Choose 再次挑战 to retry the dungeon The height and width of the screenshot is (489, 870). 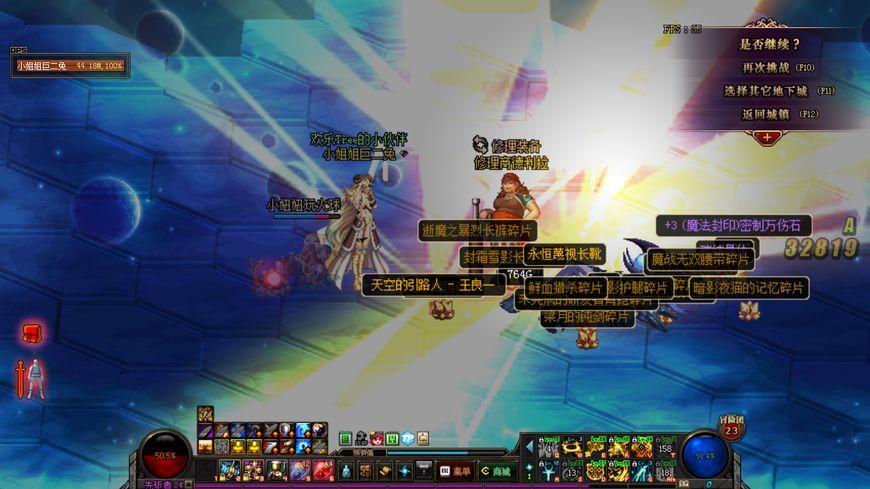click(766, 67)
